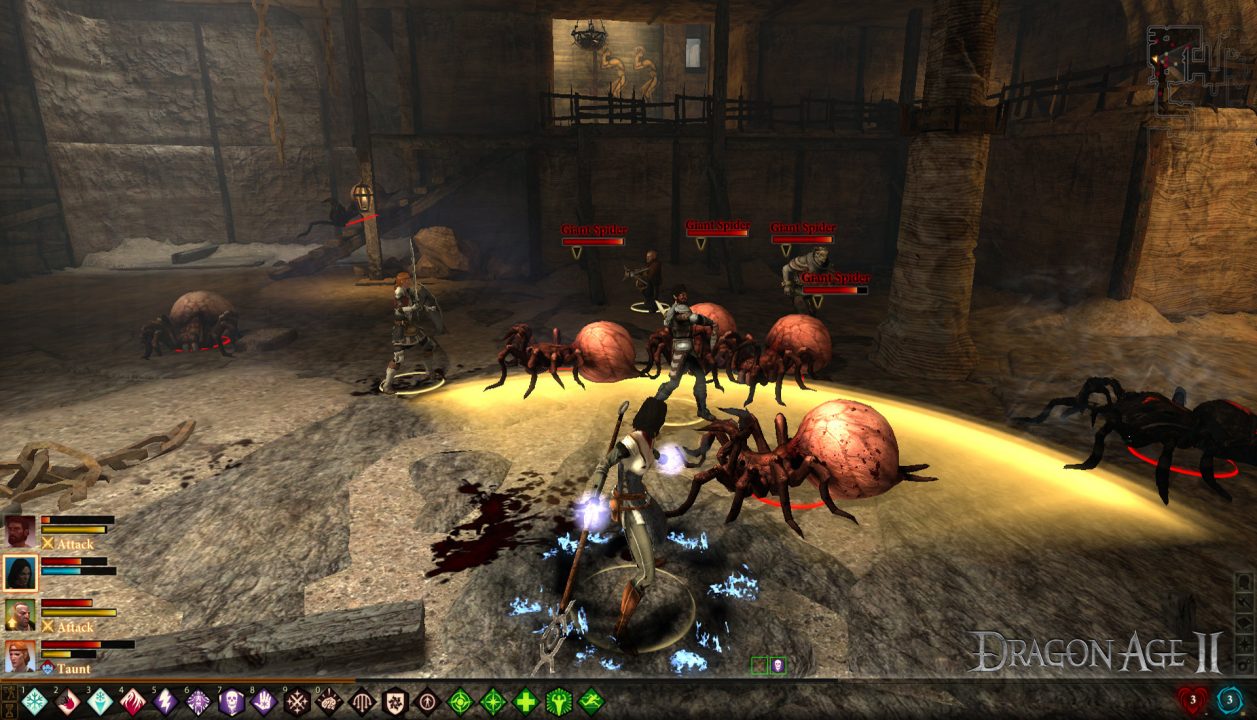Viewport: 1257px width, 720px height.
Task: Select the bearded red-haired companion portrait
Action: [20, 531]
